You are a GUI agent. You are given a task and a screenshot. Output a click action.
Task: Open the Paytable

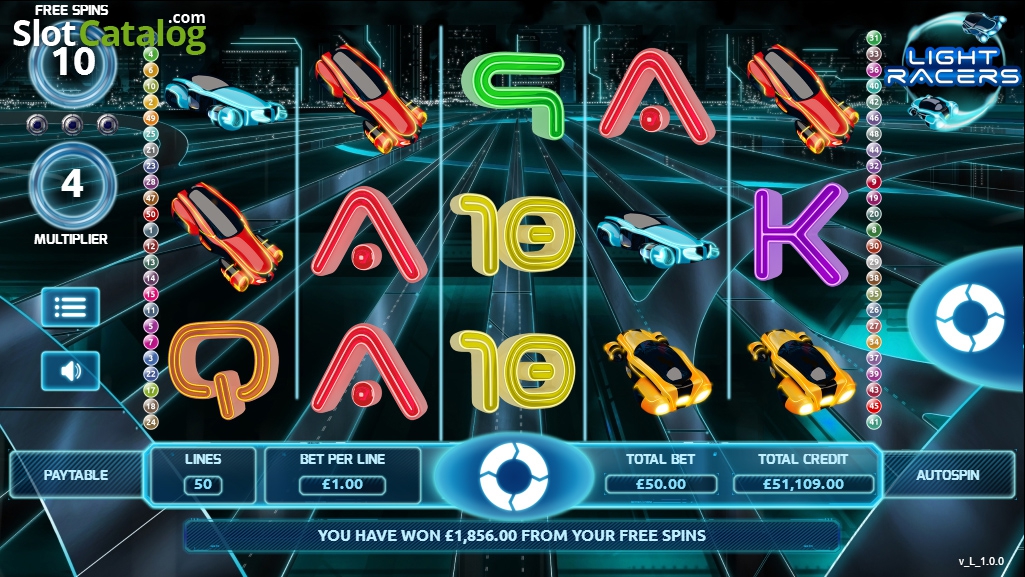(76, 475)
